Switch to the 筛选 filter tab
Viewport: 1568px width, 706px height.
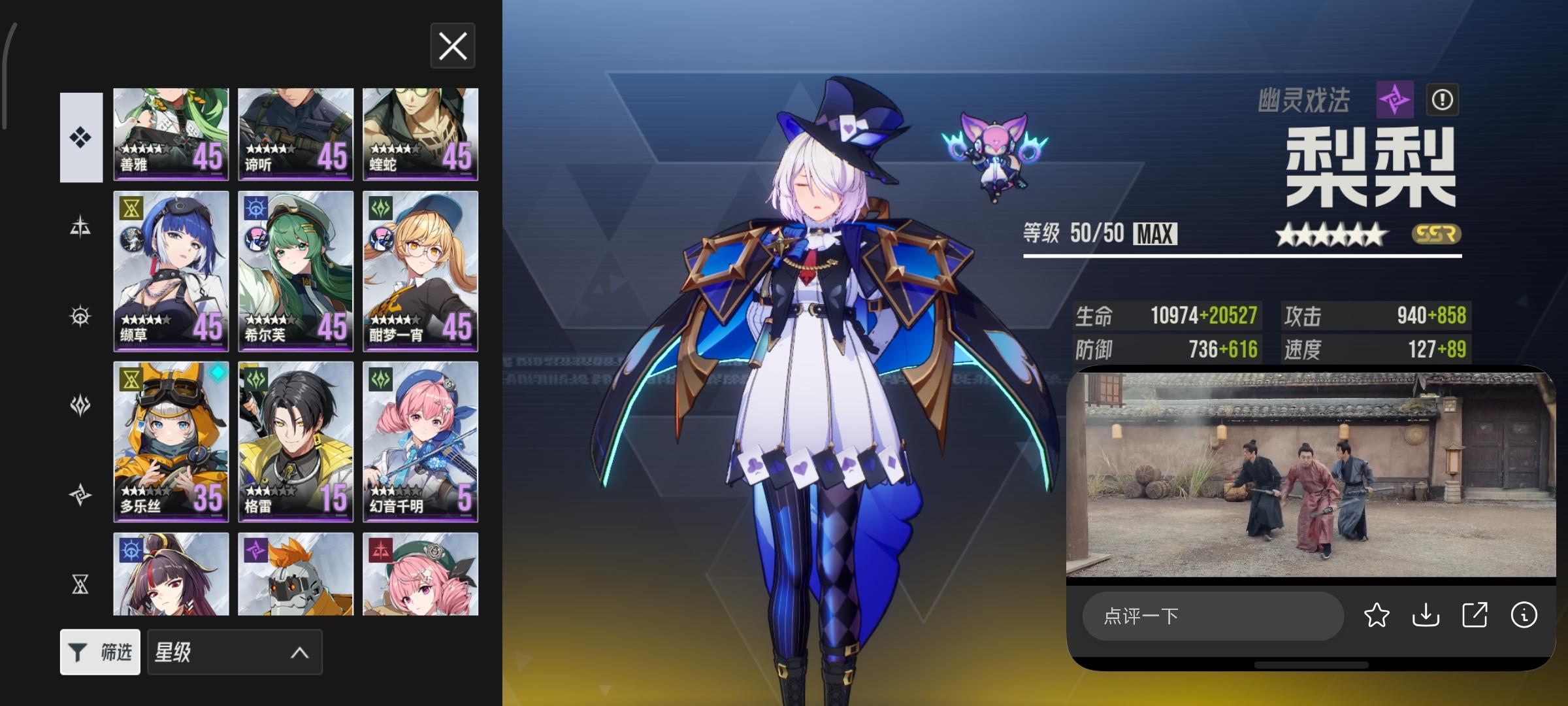click(99, 652)
